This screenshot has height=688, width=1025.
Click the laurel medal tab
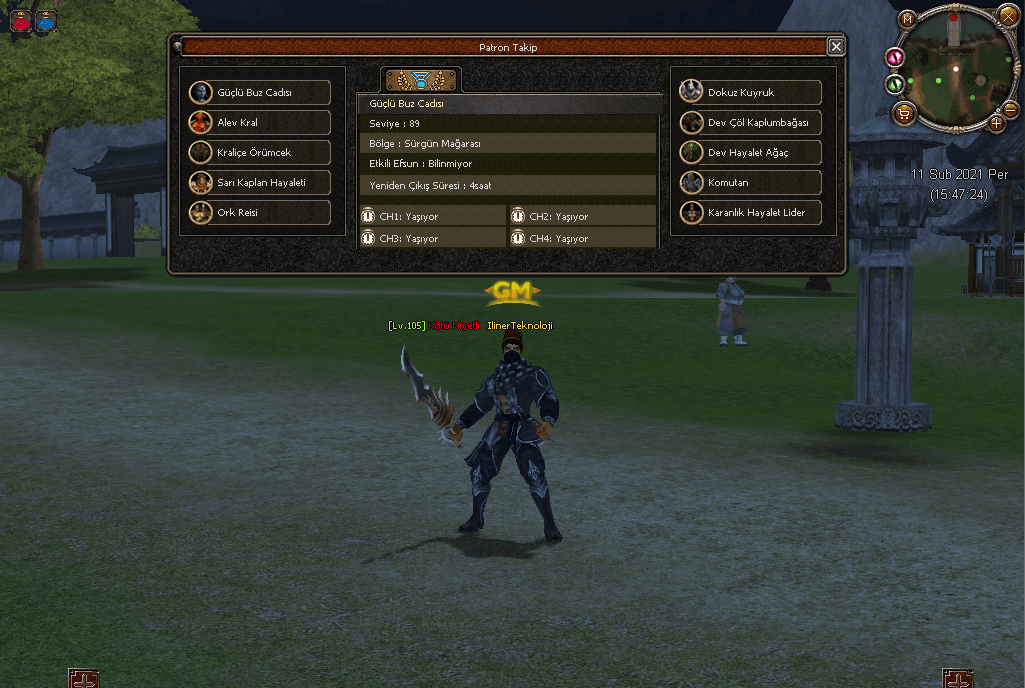coord(420,80)
